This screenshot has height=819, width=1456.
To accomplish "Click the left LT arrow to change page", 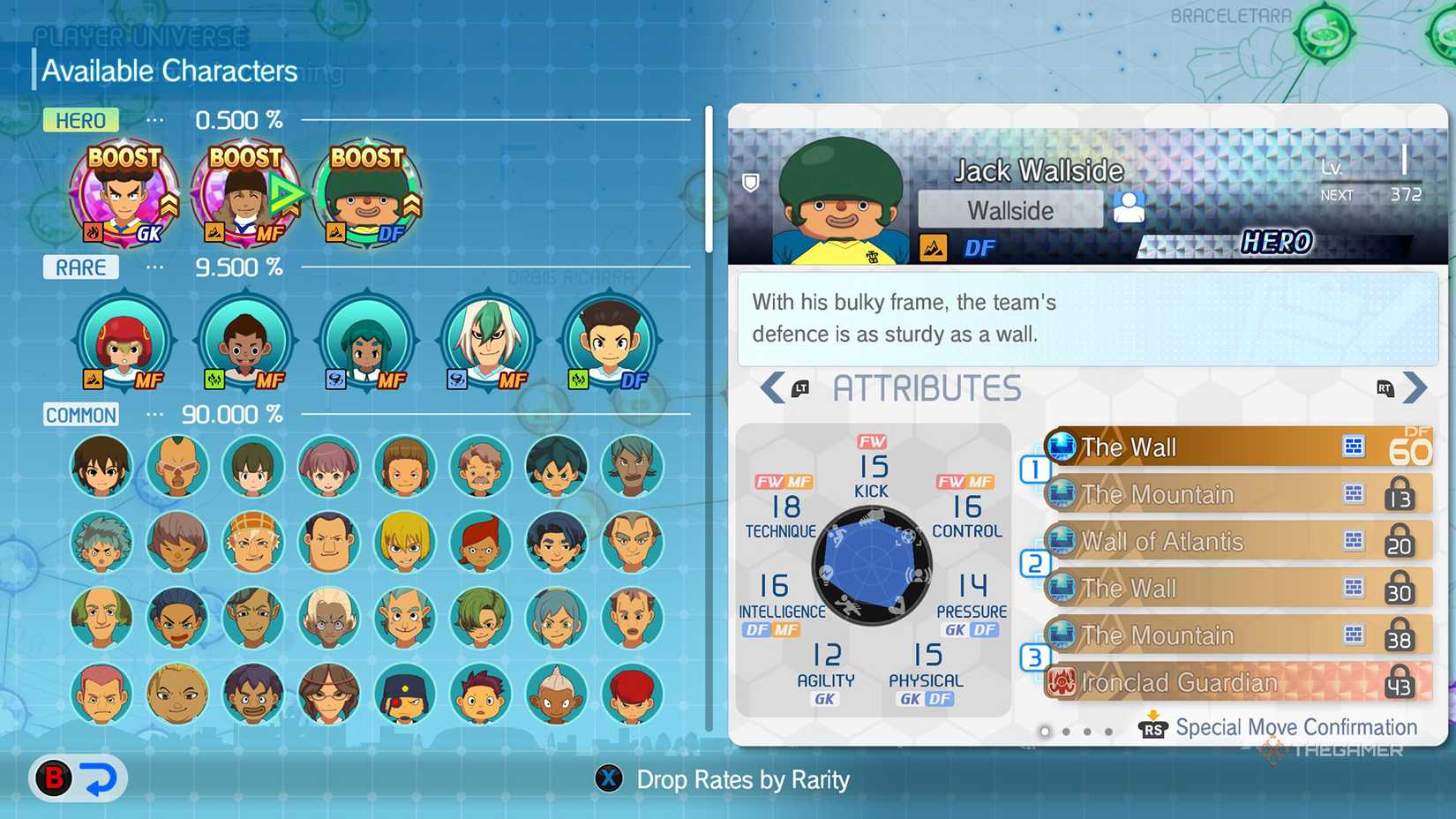I will (775, 387).
